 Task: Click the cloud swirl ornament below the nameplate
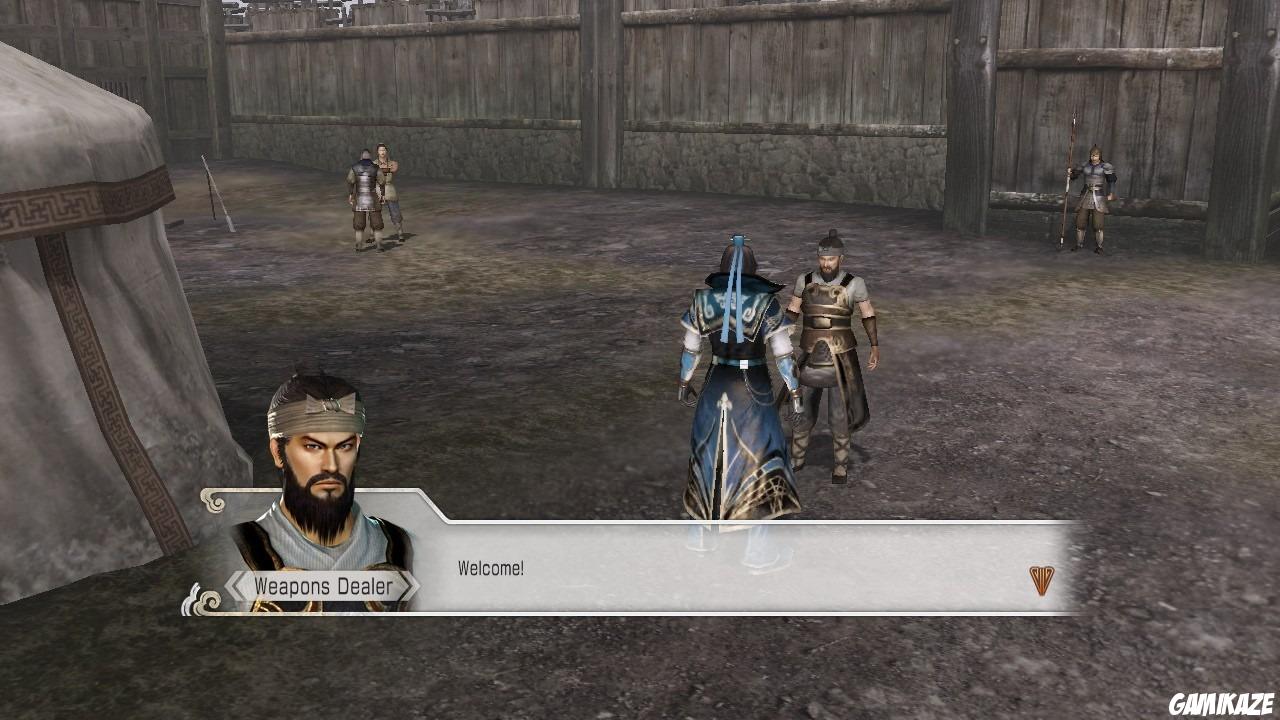coord(205,603)
